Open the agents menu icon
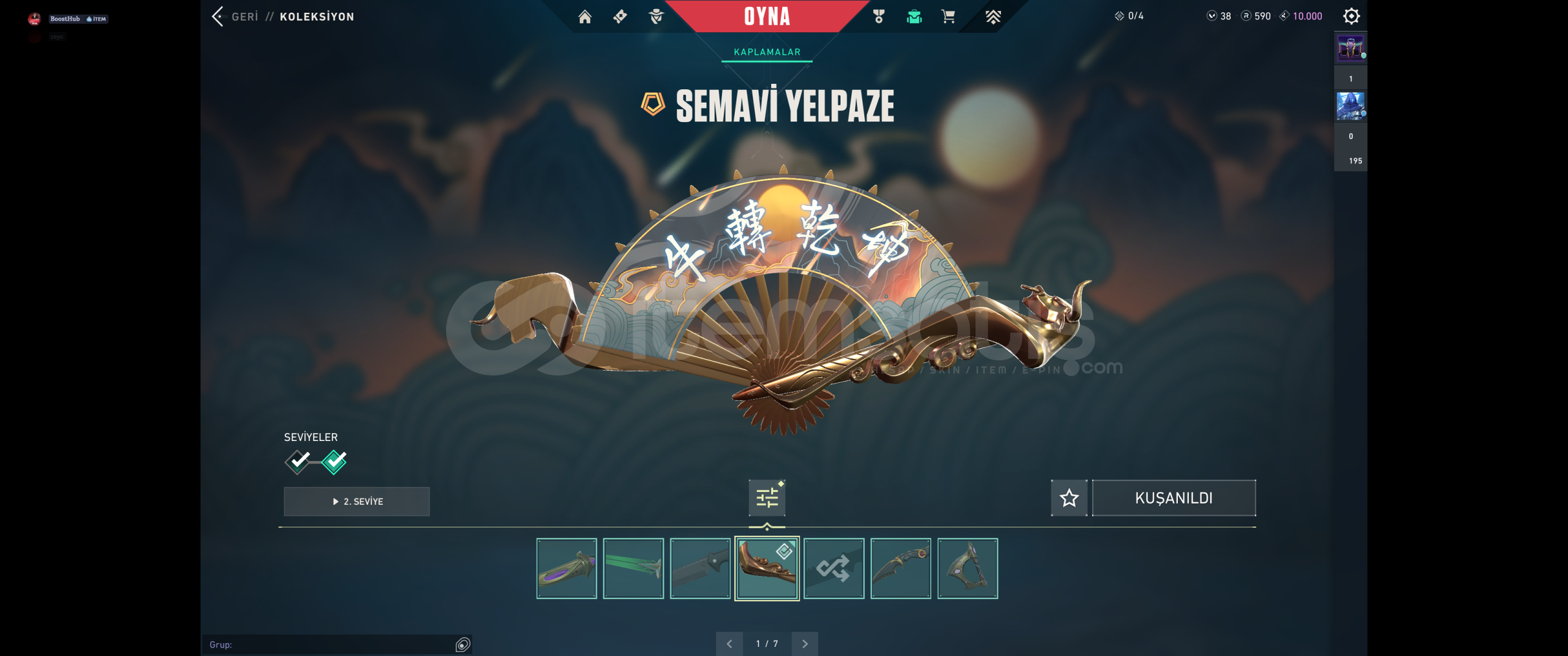 [656, 17]
